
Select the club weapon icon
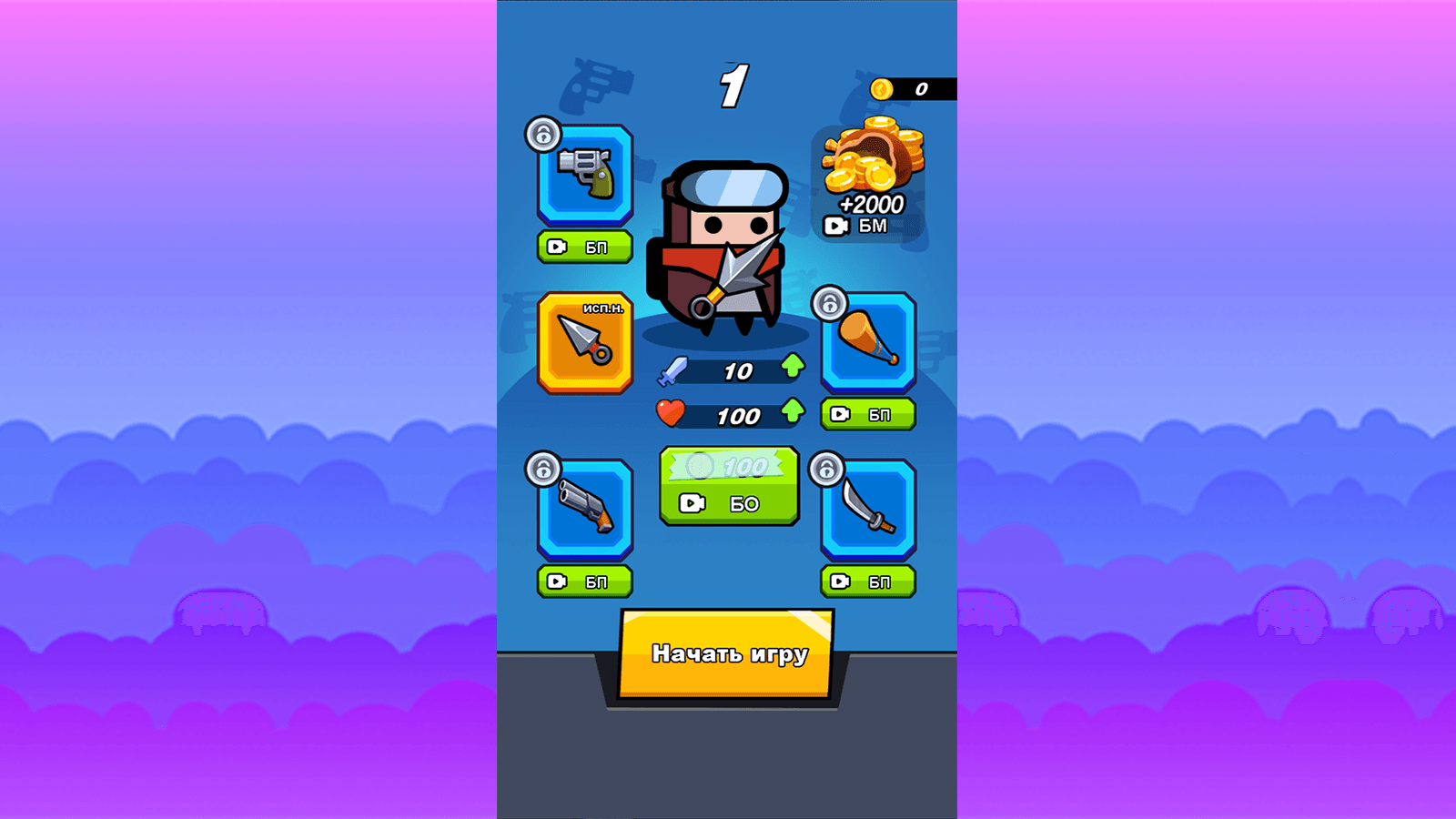[867, 344]
